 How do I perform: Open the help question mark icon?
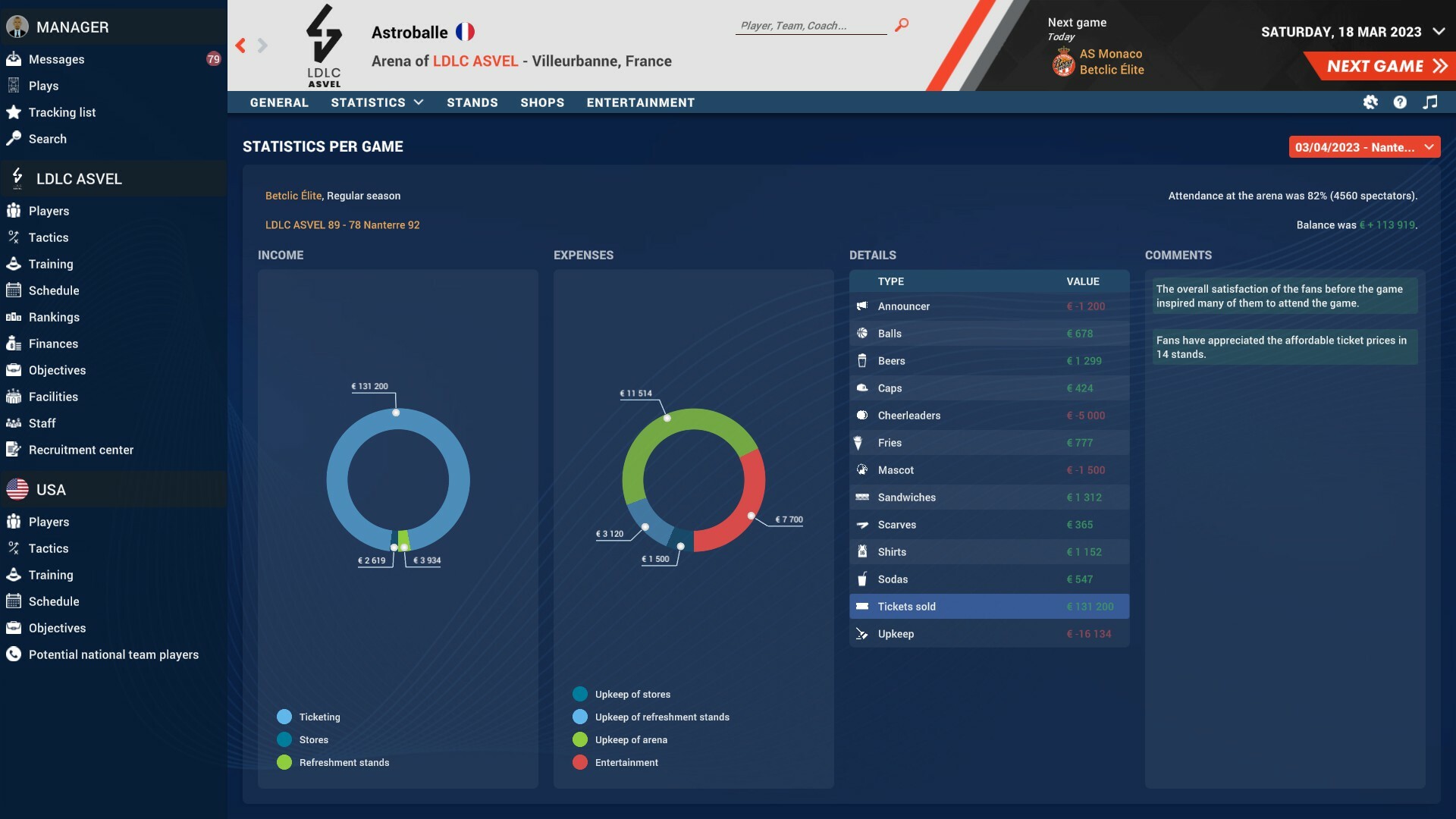pyautogui.click(x=1401, y=102)
